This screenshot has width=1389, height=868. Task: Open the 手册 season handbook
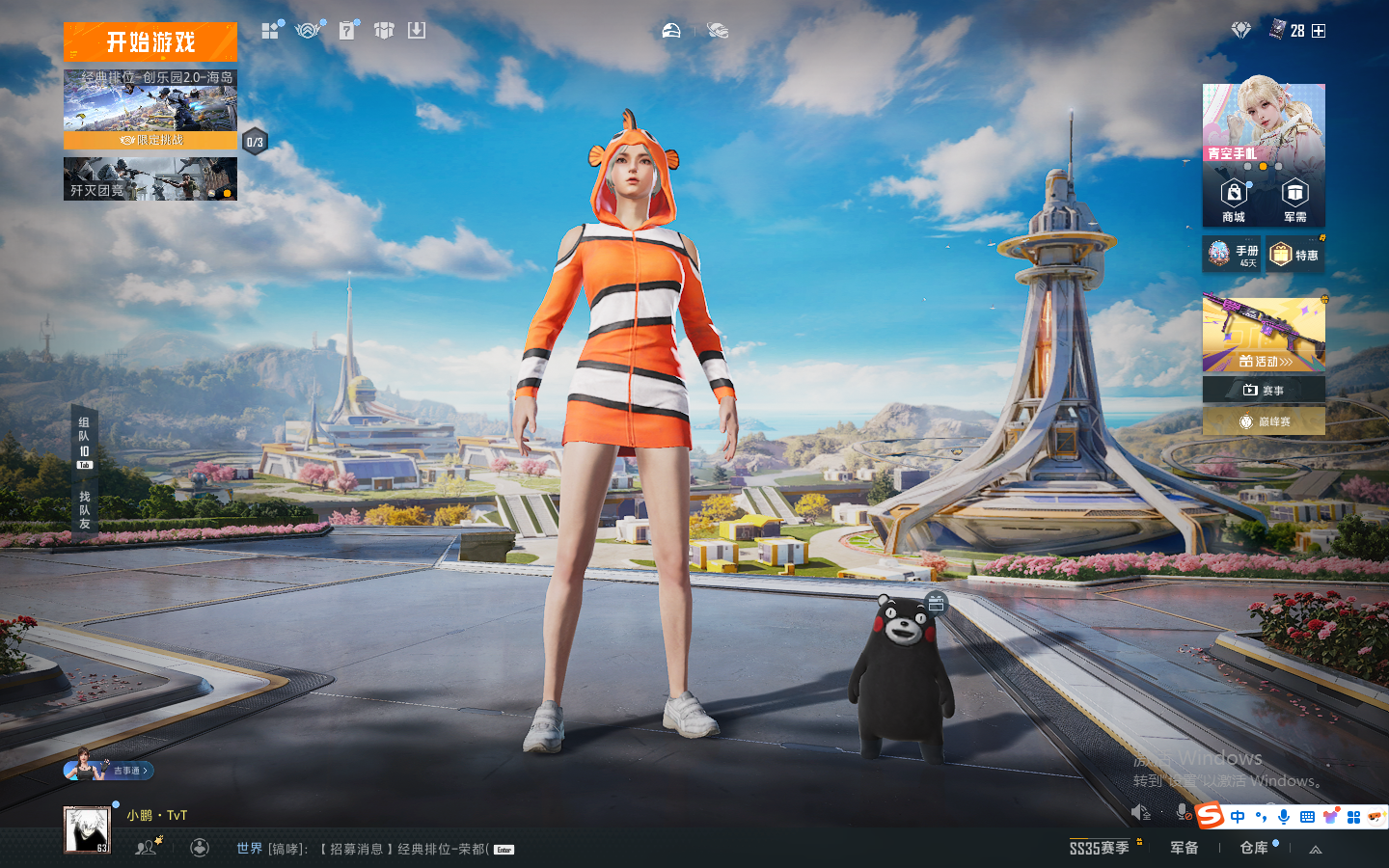[x=1233, y=255]
